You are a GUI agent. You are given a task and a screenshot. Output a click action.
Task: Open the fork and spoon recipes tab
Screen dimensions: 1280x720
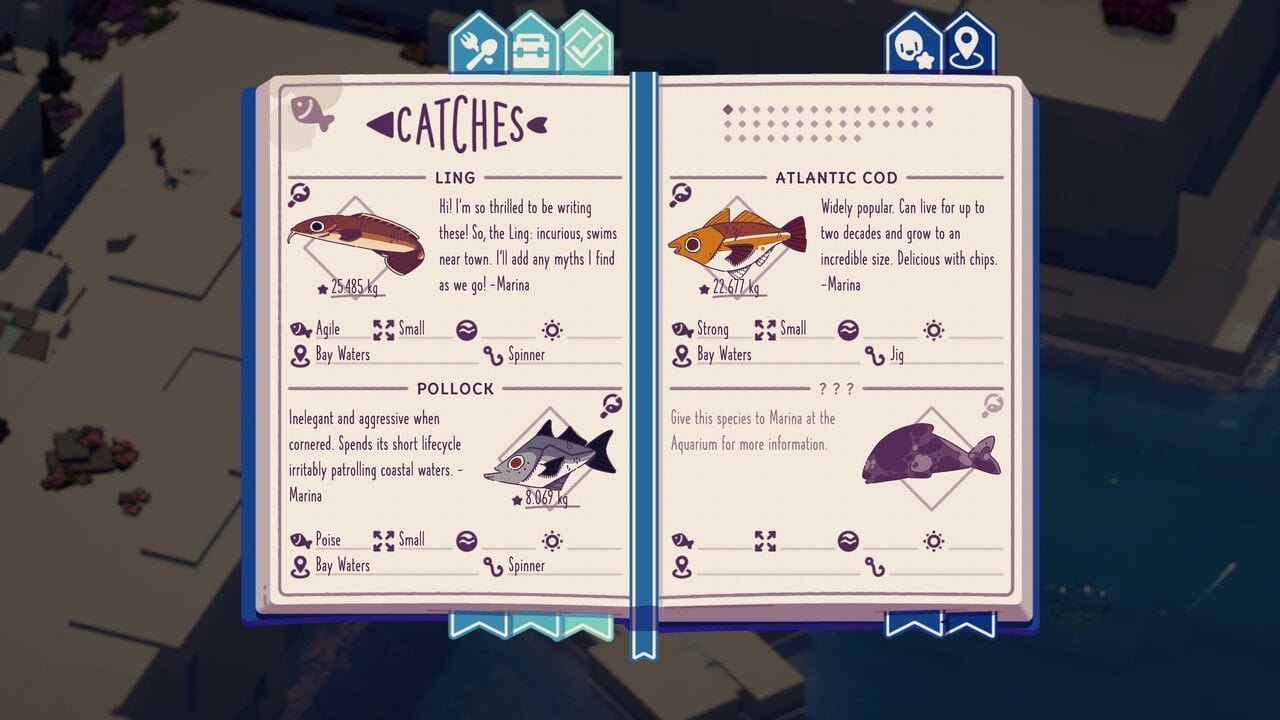click(x=479, y=44)
